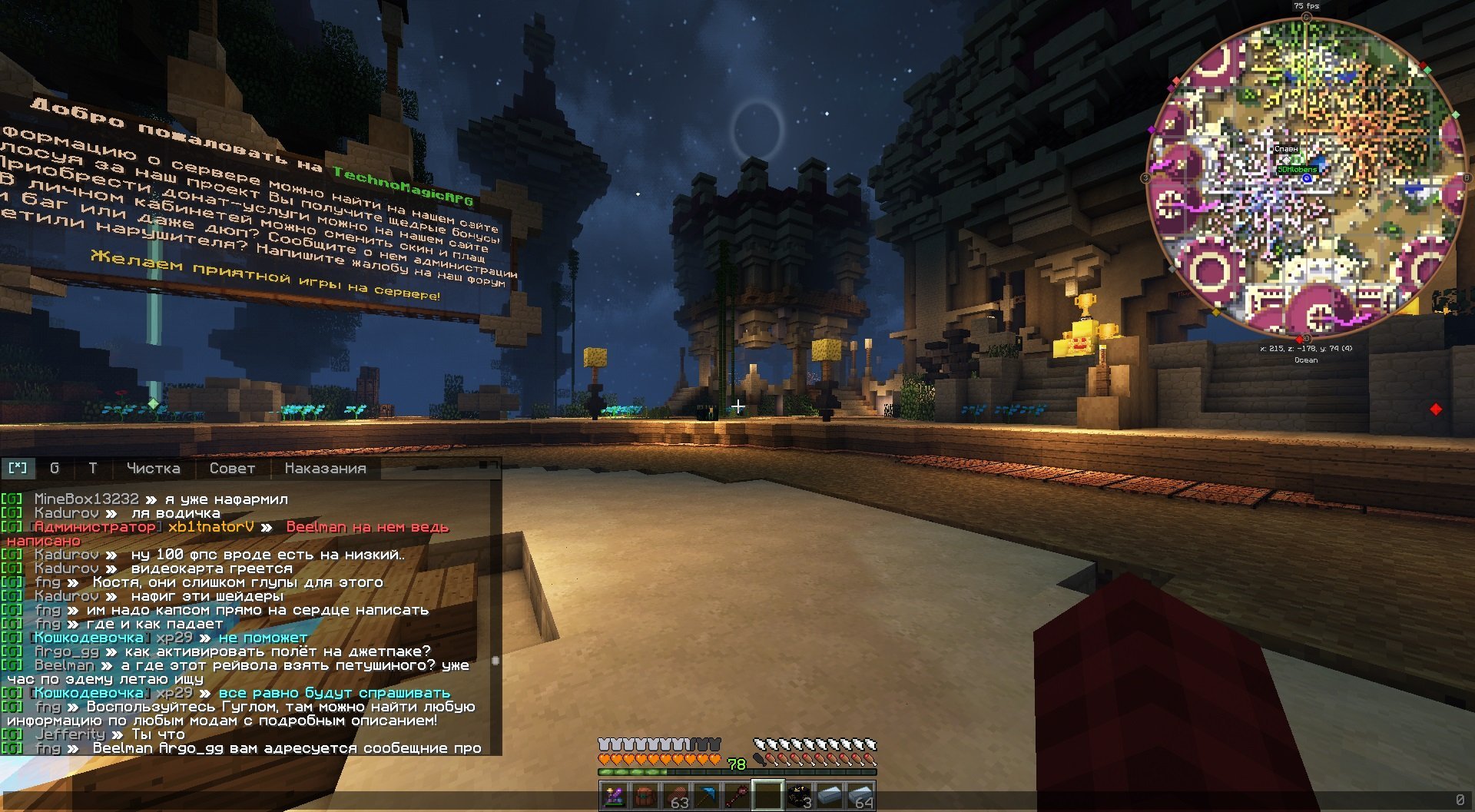This screenshot has width=1475, height=812.
Task: Select the red wand hotbar slot
Action: tap(737, 796)
